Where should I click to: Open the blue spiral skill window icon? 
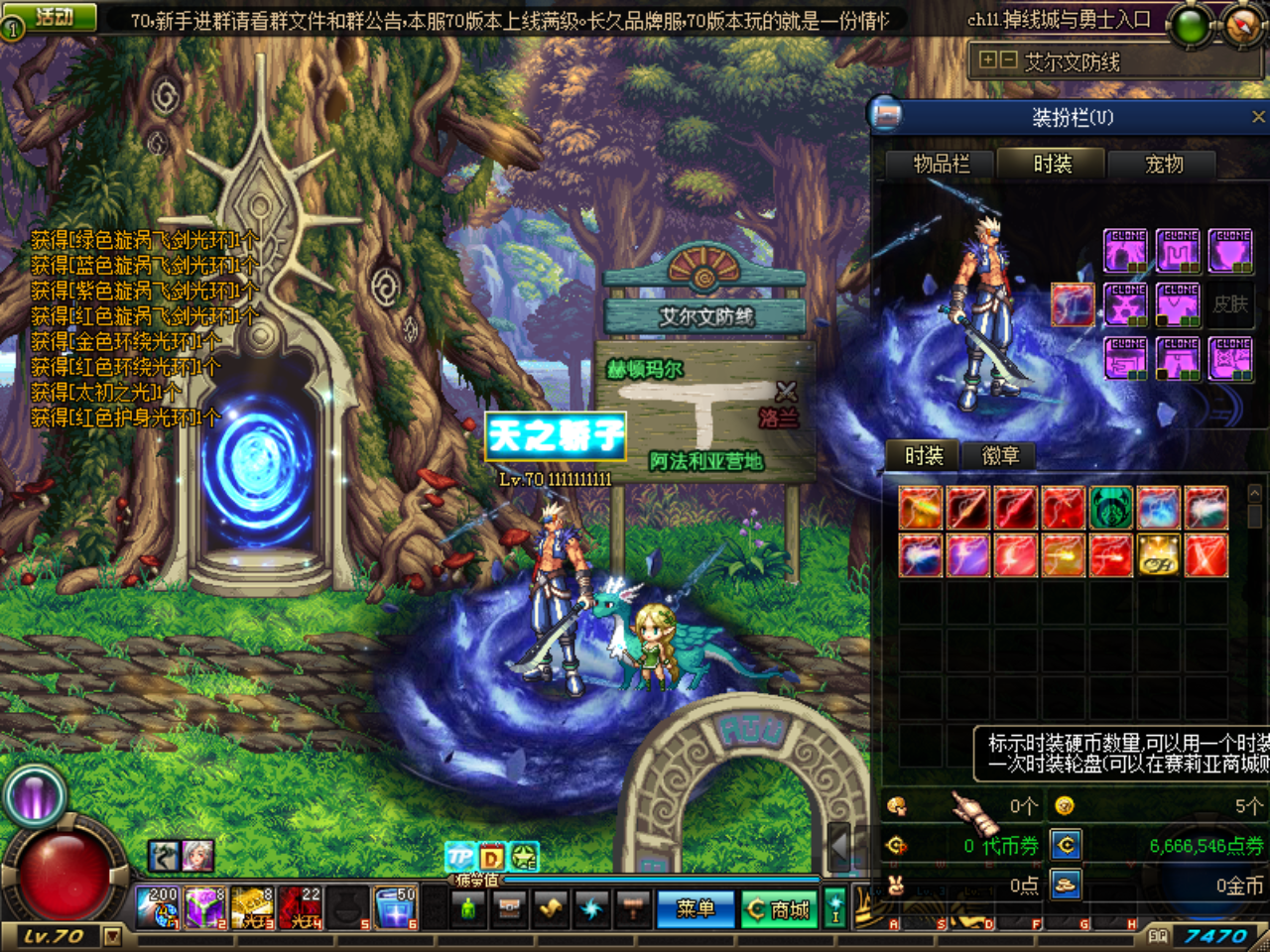[590, 907]
